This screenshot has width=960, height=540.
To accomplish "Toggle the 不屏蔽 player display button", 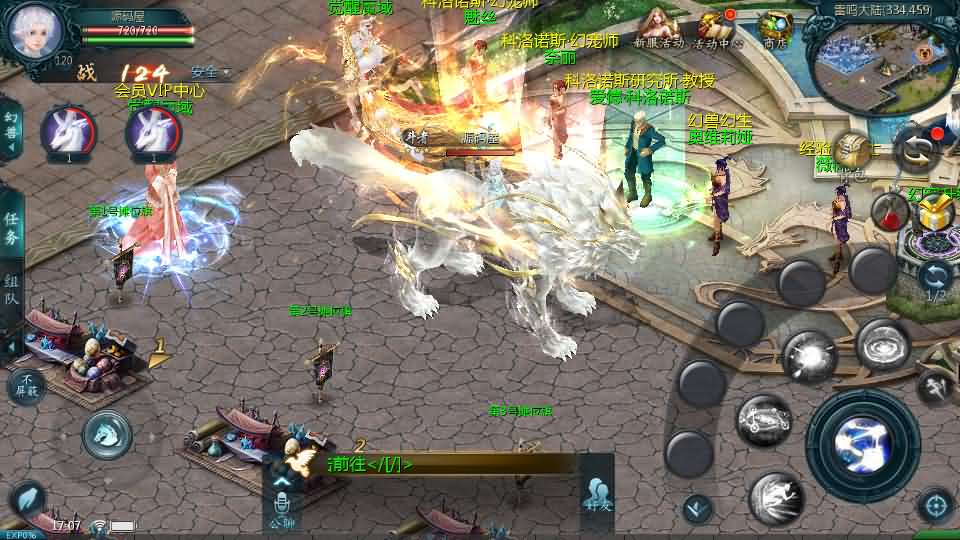I will [x=26, y=386].
